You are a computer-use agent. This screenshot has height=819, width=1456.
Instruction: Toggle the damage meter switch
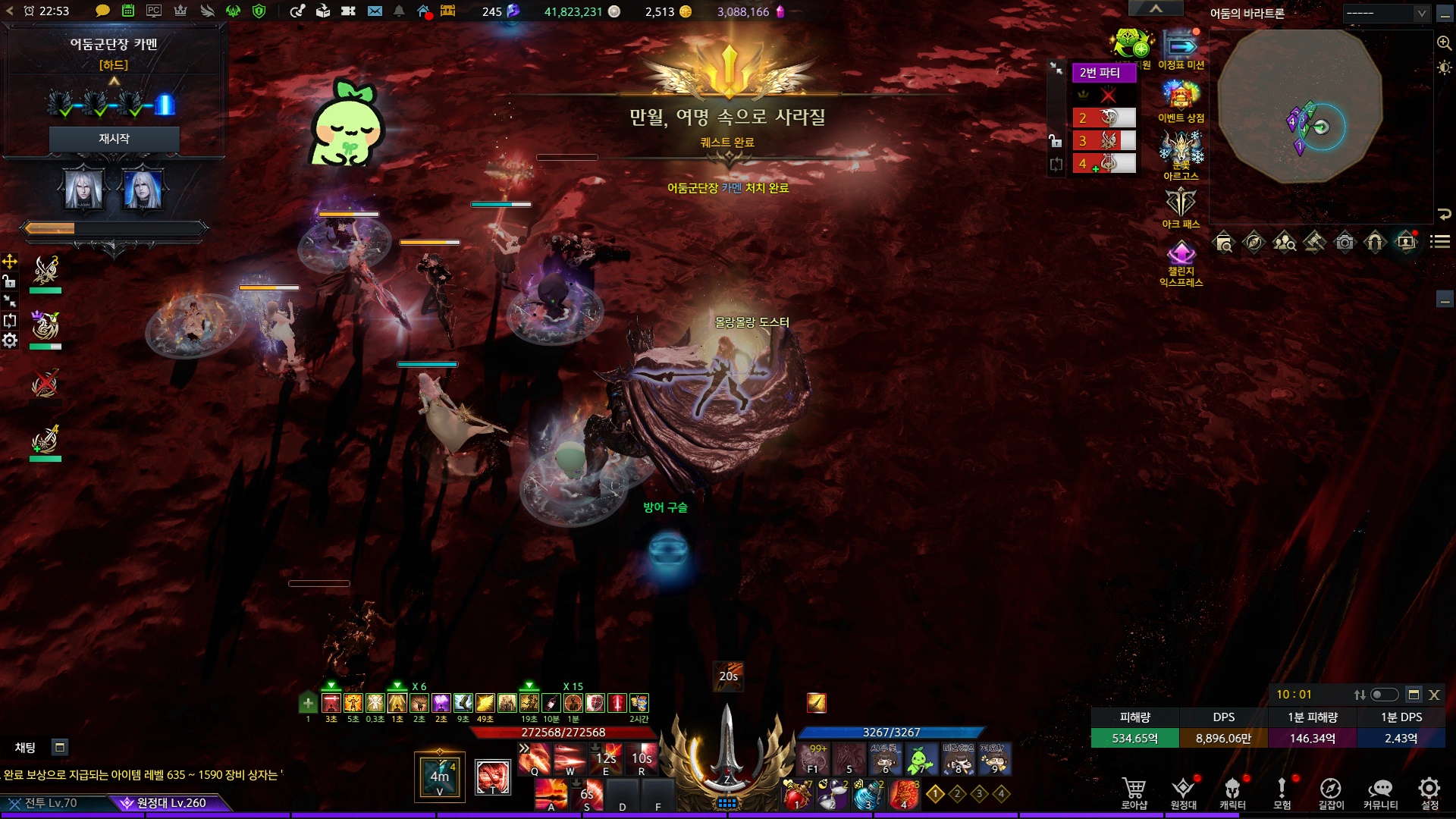click(1384, 695)
